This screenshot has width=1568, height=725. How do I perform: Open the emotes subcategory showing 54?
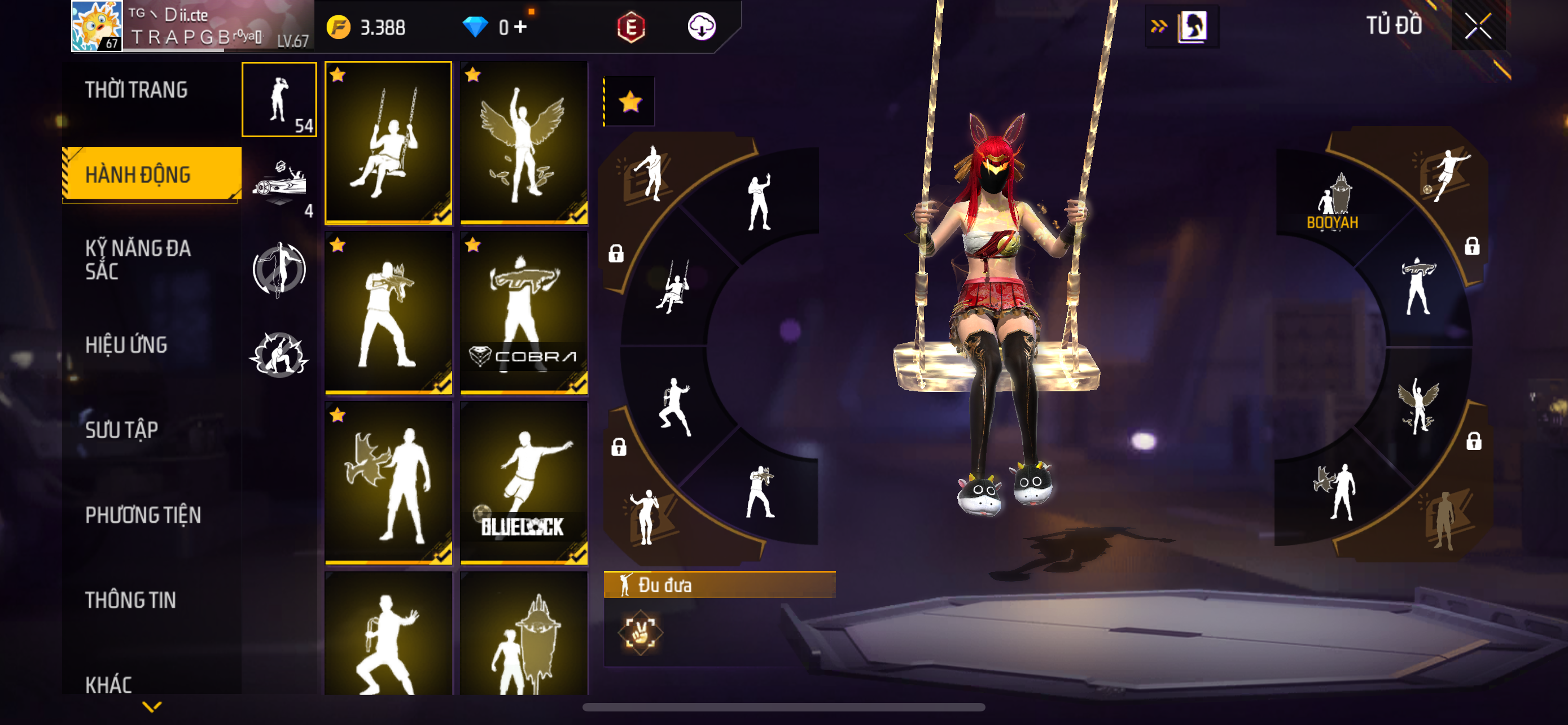coord(279,100)
